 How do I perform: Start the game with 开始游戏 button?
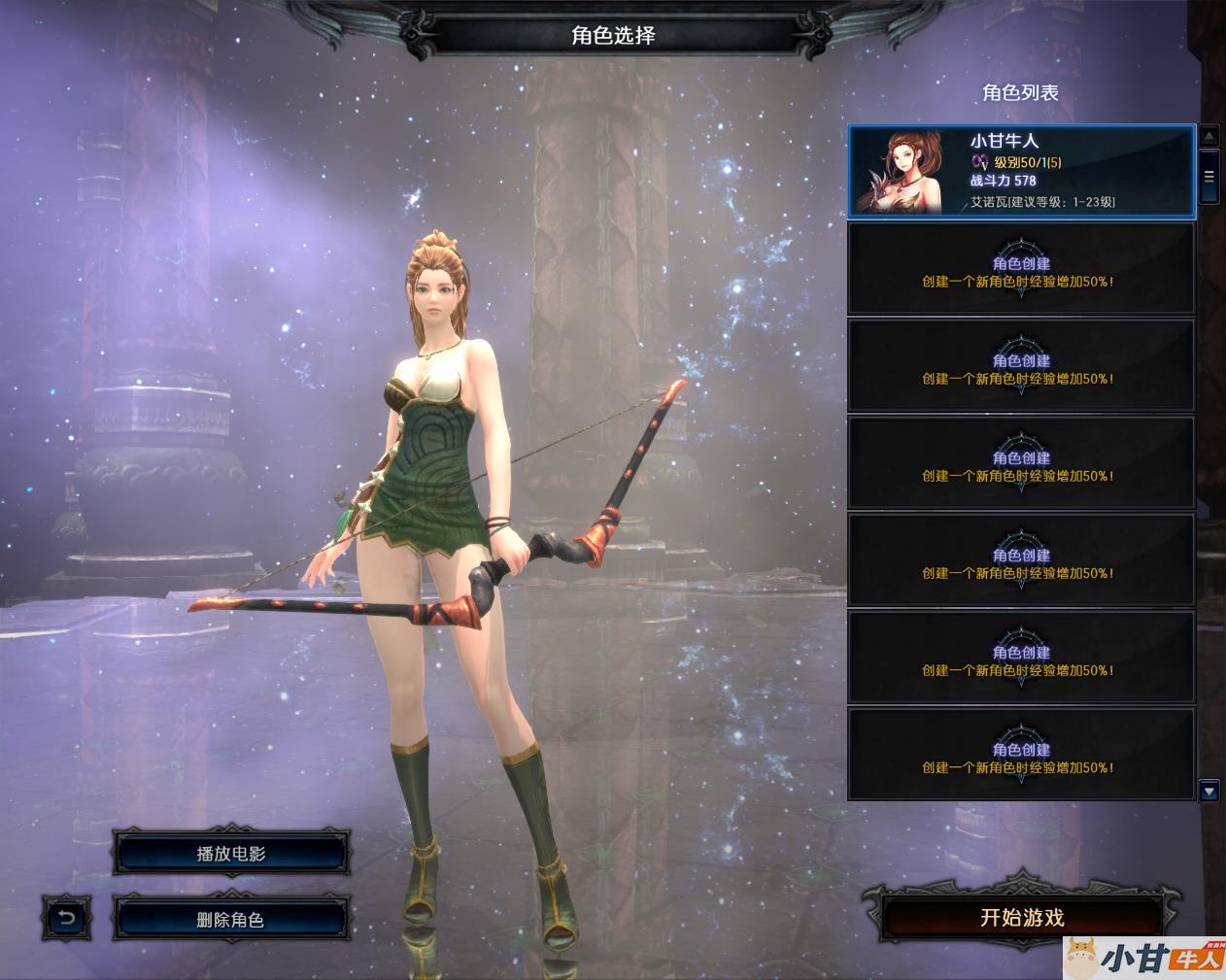pos(1022,918)
